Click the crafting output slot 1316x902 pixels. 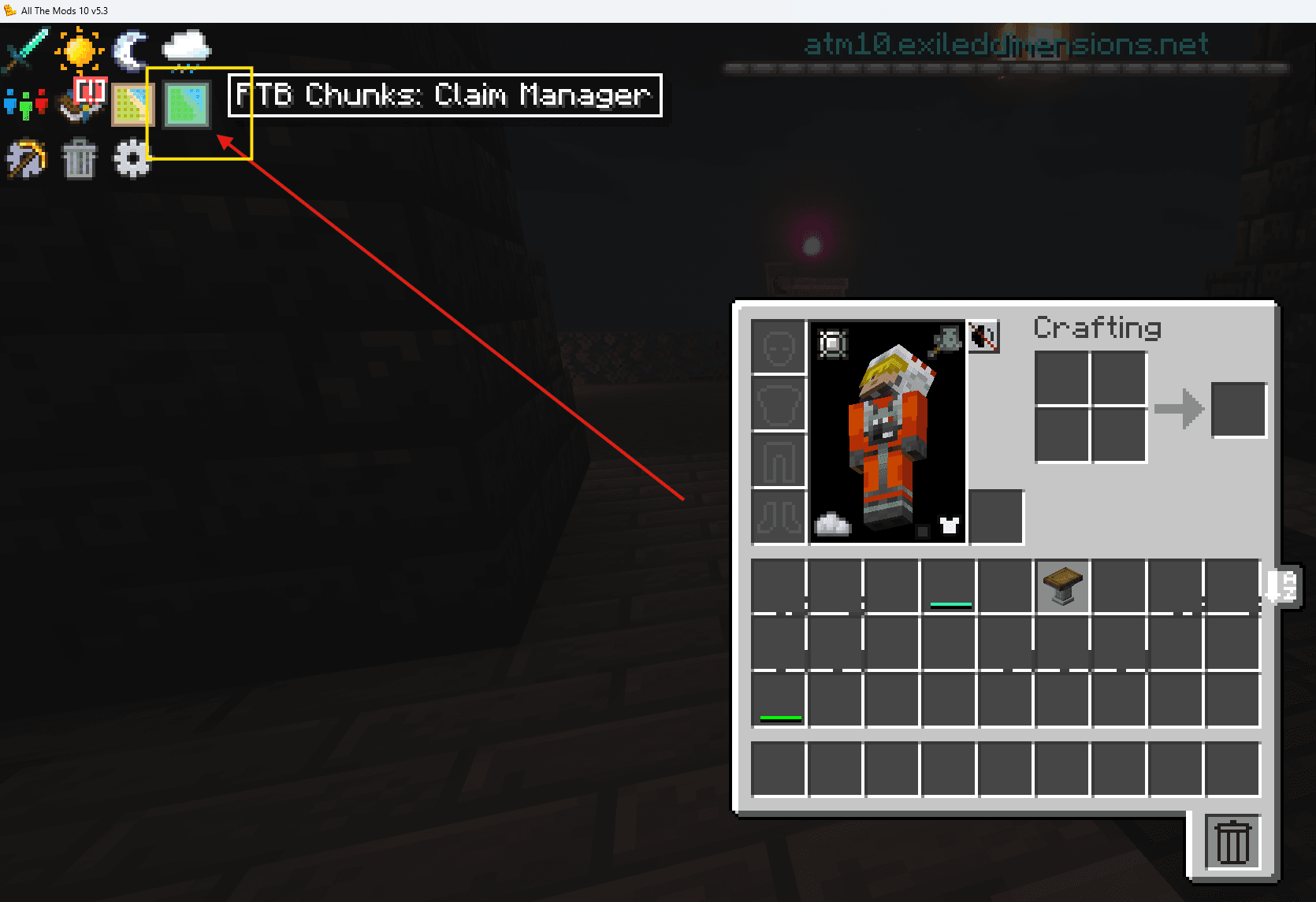[x=1239, y=409]
